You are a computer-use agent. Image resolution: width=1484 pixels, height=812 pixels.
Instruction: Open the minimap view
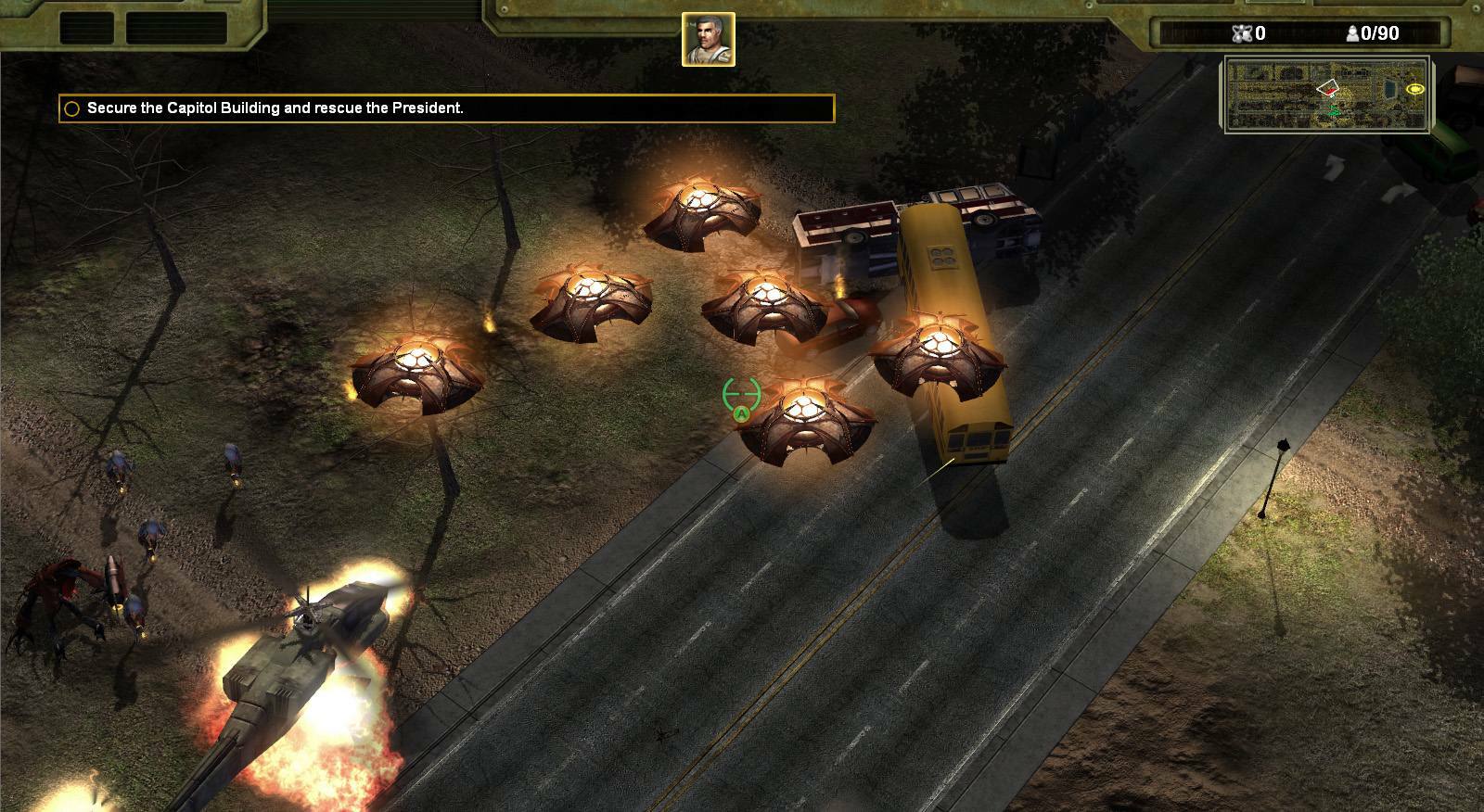(x=1327, y=94)
